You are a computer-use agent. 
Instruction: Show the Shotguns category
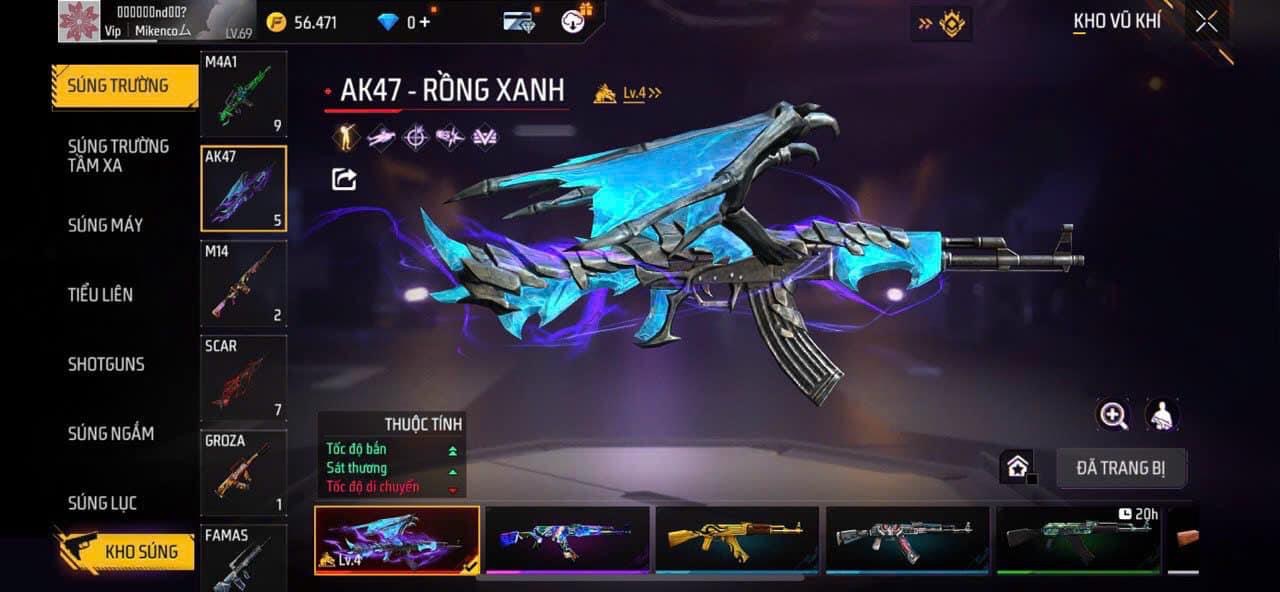click(106, 364)
